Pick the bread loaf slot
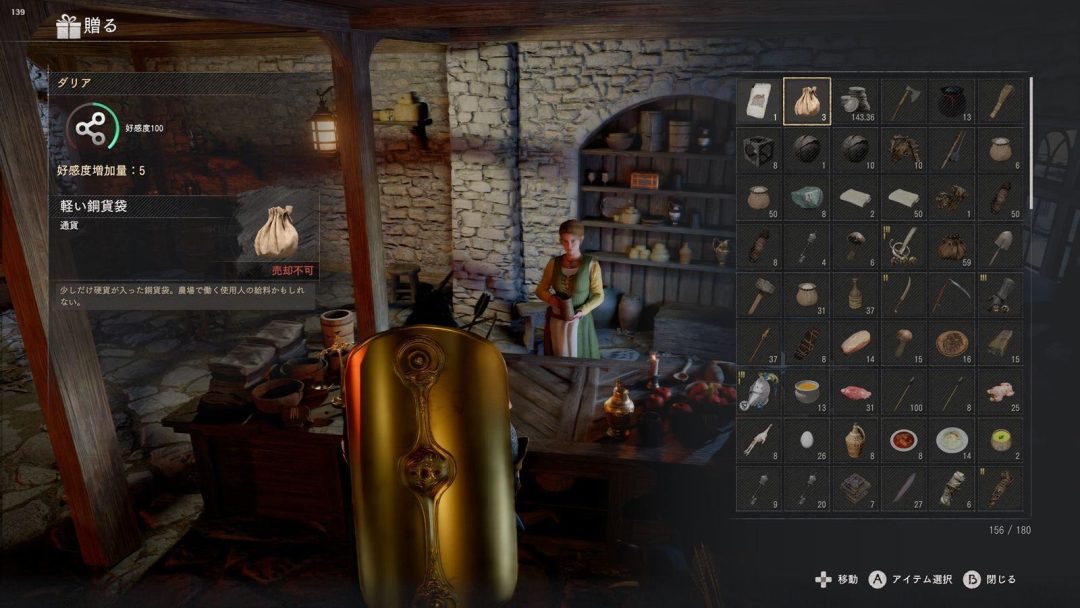1080x608 pixels. (855, 342)
